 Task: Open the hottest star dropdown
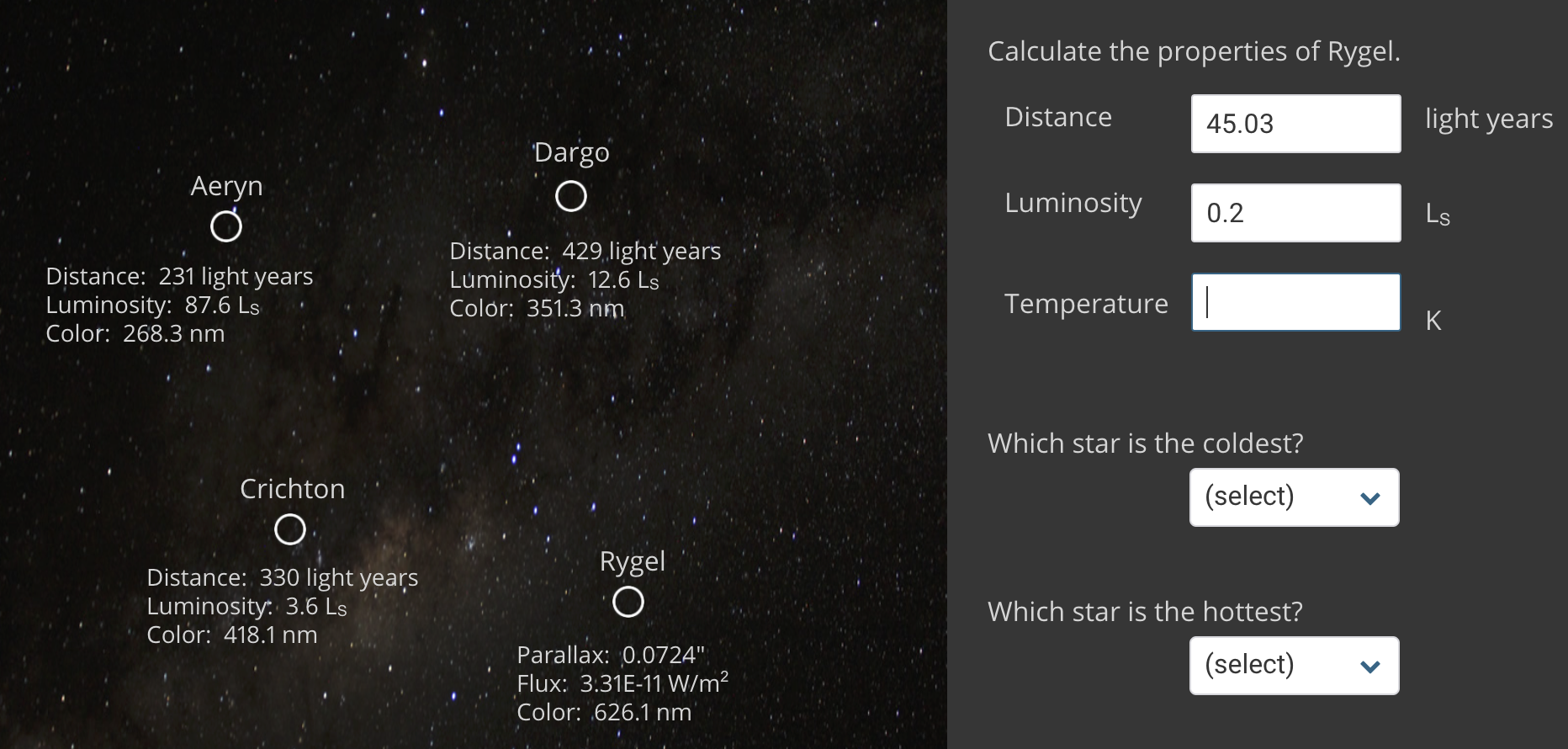coord(1294,666)
